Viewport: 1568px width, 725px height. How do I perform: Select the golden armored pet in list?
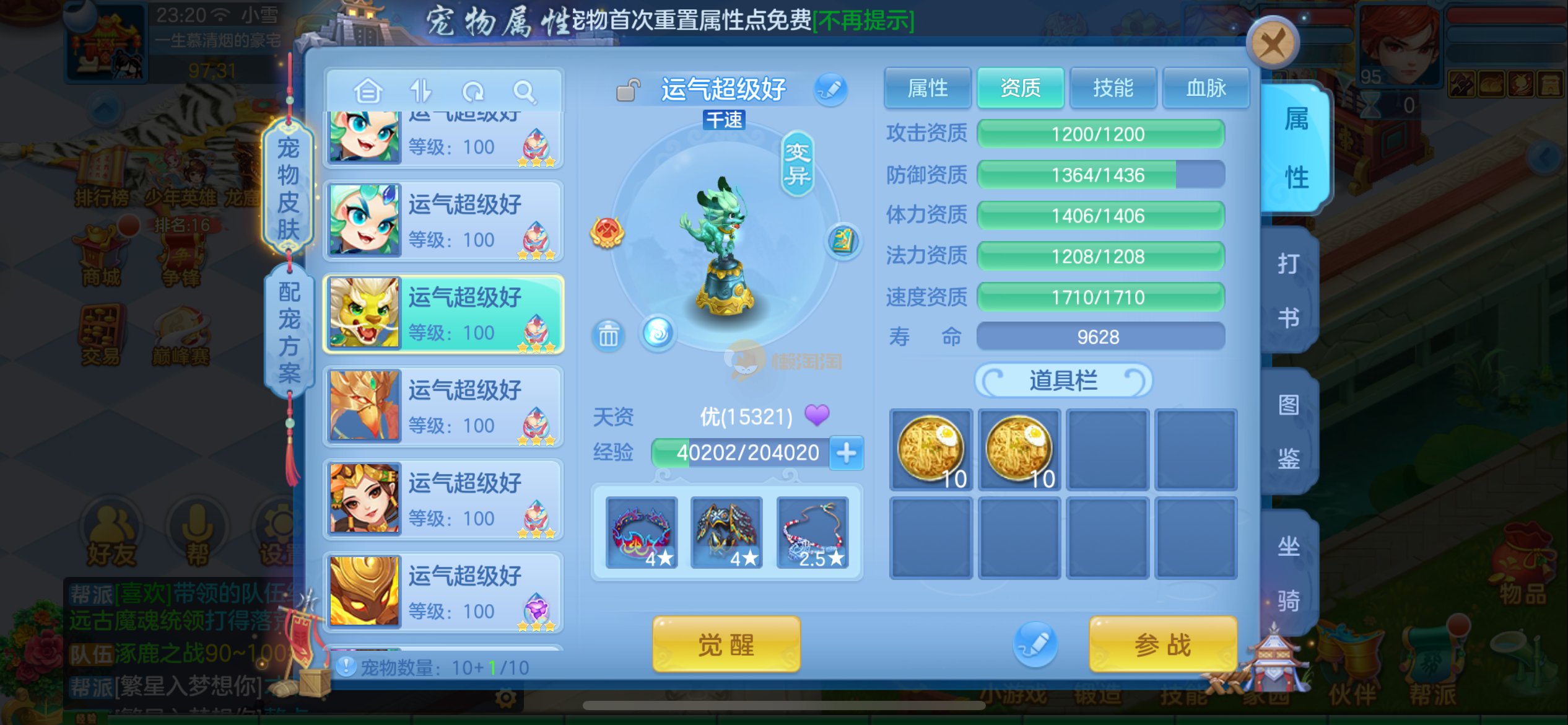pyautogui.click(x=443, y=592)
